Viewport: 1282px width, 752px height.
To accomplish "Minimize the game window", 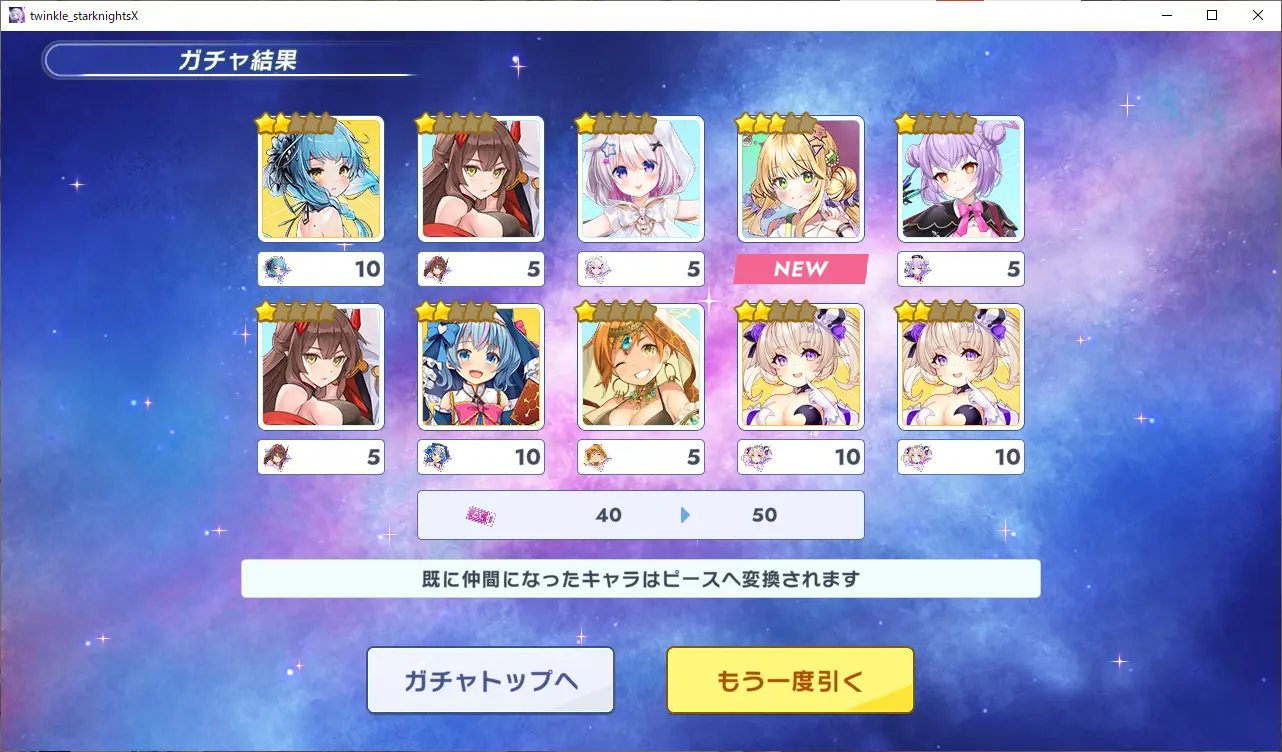I will click(1166, 15).
